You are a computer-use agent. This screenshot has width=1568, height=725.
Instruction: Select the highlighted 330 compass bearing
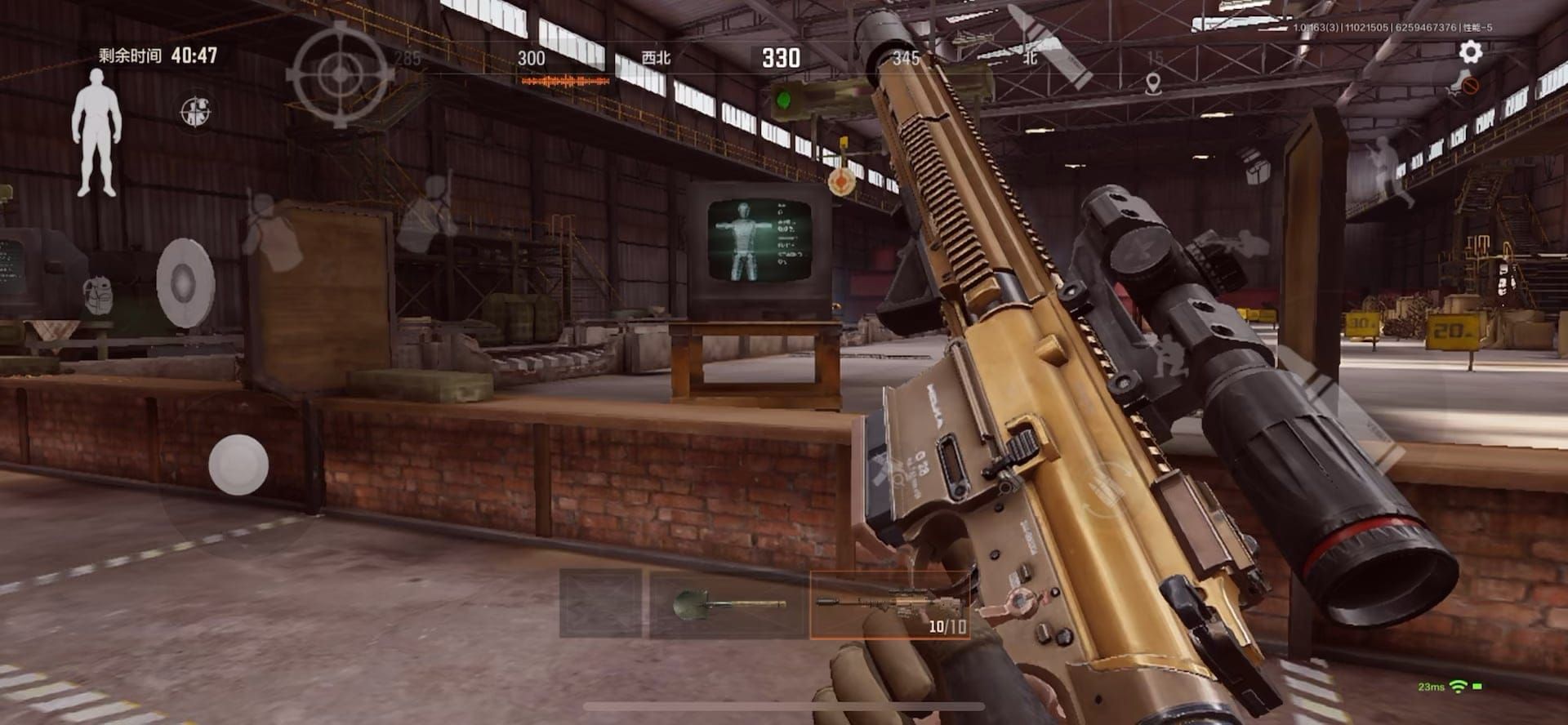[x=782, y=57]
